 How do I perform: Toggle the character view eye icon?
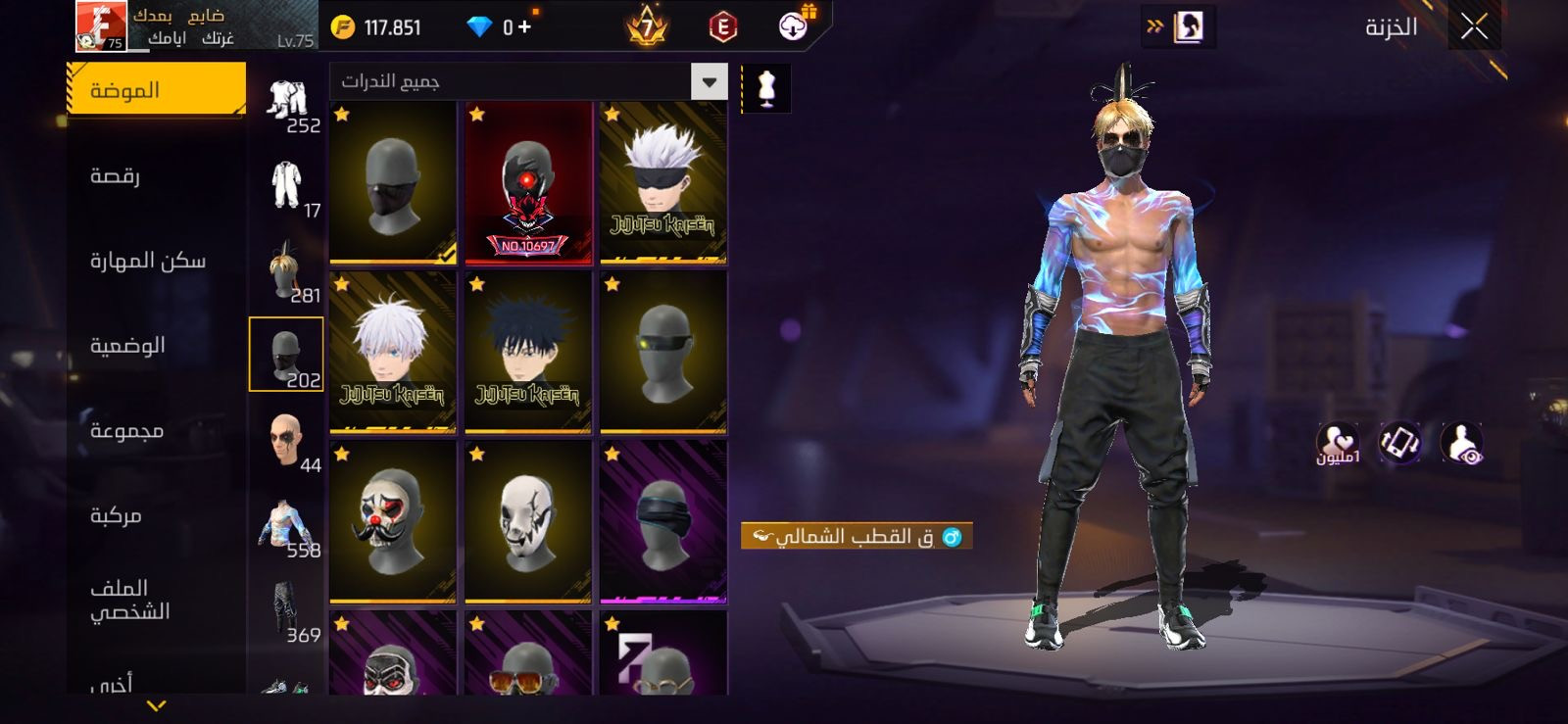[x=1462, y=444]
